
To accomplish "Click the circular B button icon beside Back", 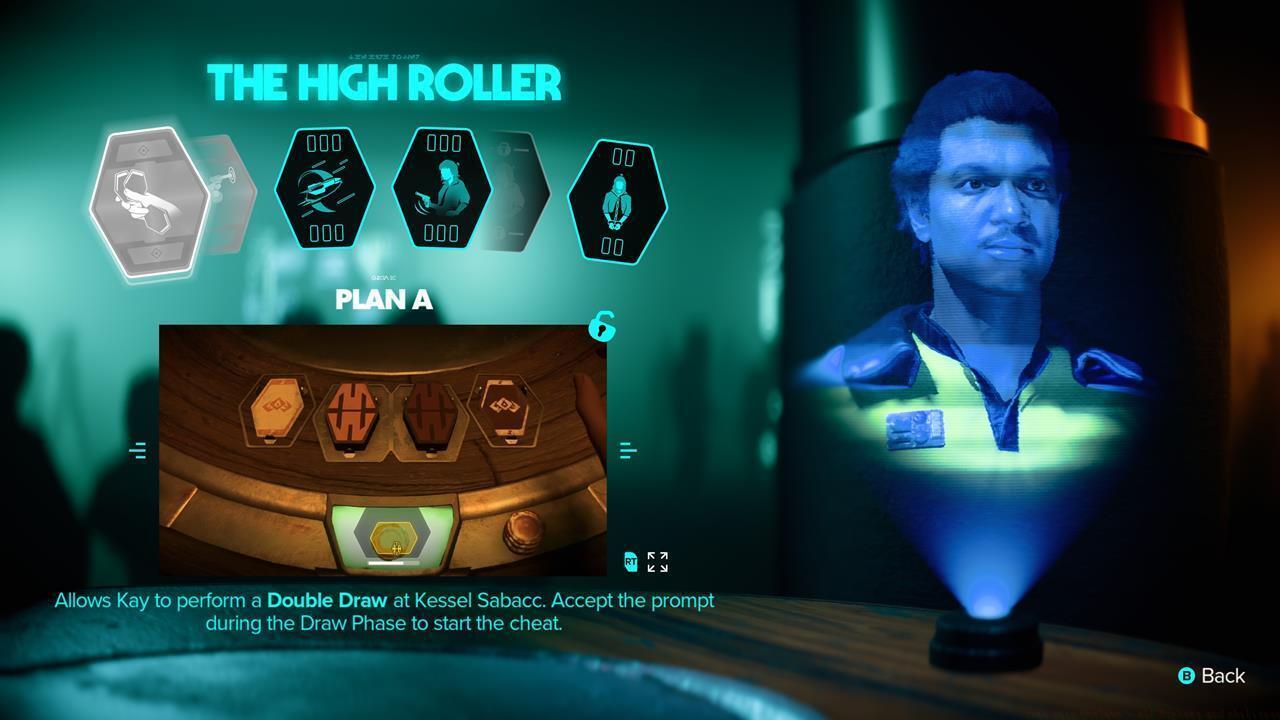I will point(1185,676).
